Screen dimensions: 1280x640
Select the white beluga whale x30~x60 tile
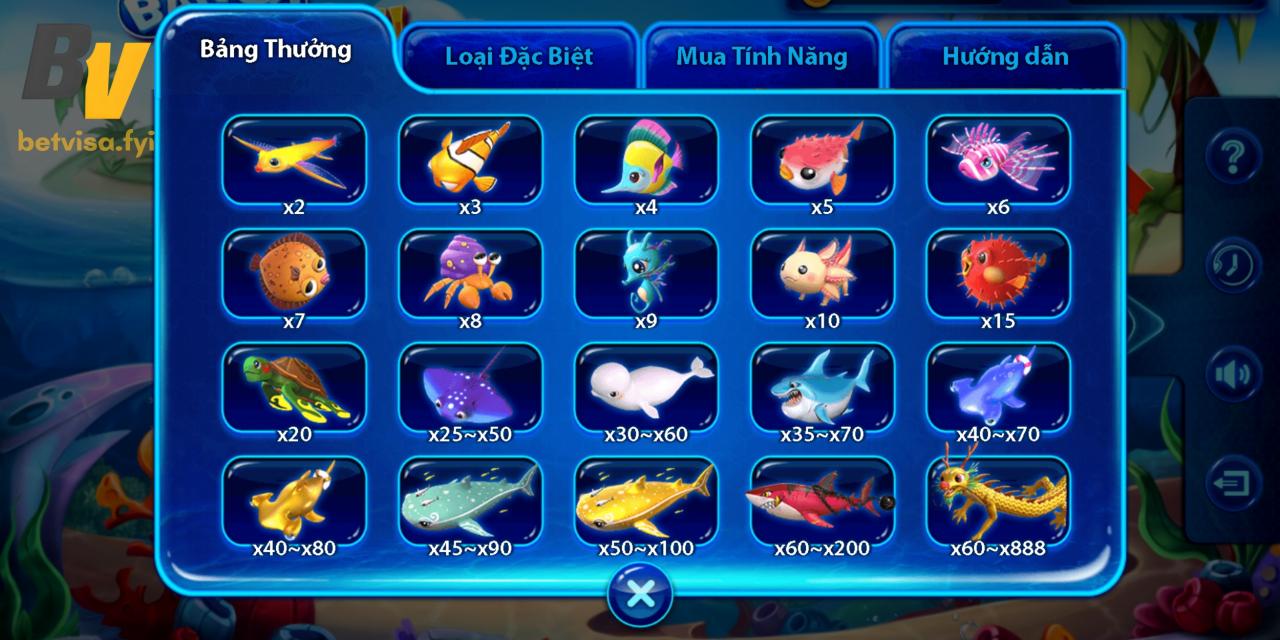click(646, 387)
